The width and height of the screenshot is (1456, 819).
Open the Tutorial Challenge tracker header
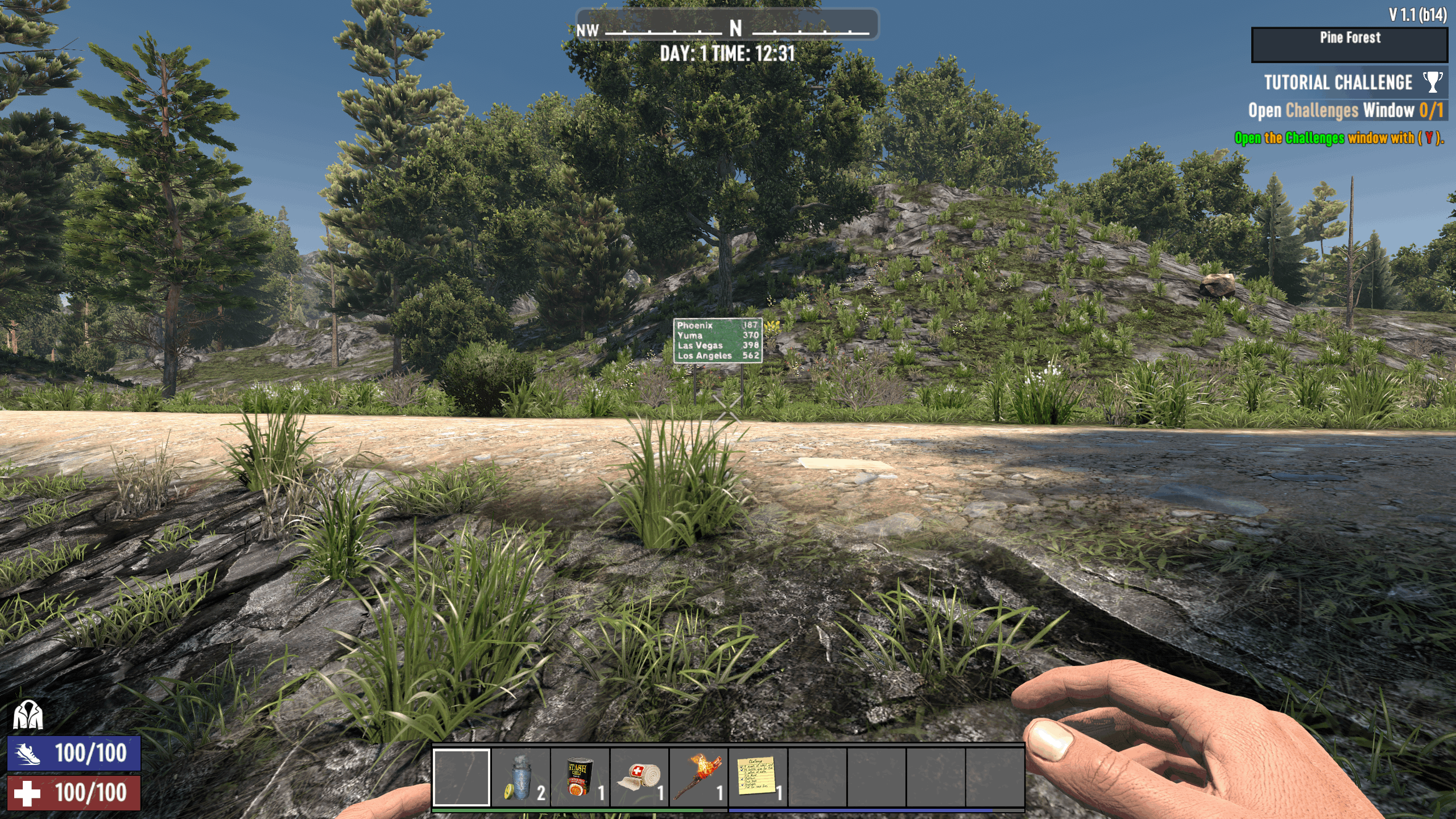click(1338, 82)
